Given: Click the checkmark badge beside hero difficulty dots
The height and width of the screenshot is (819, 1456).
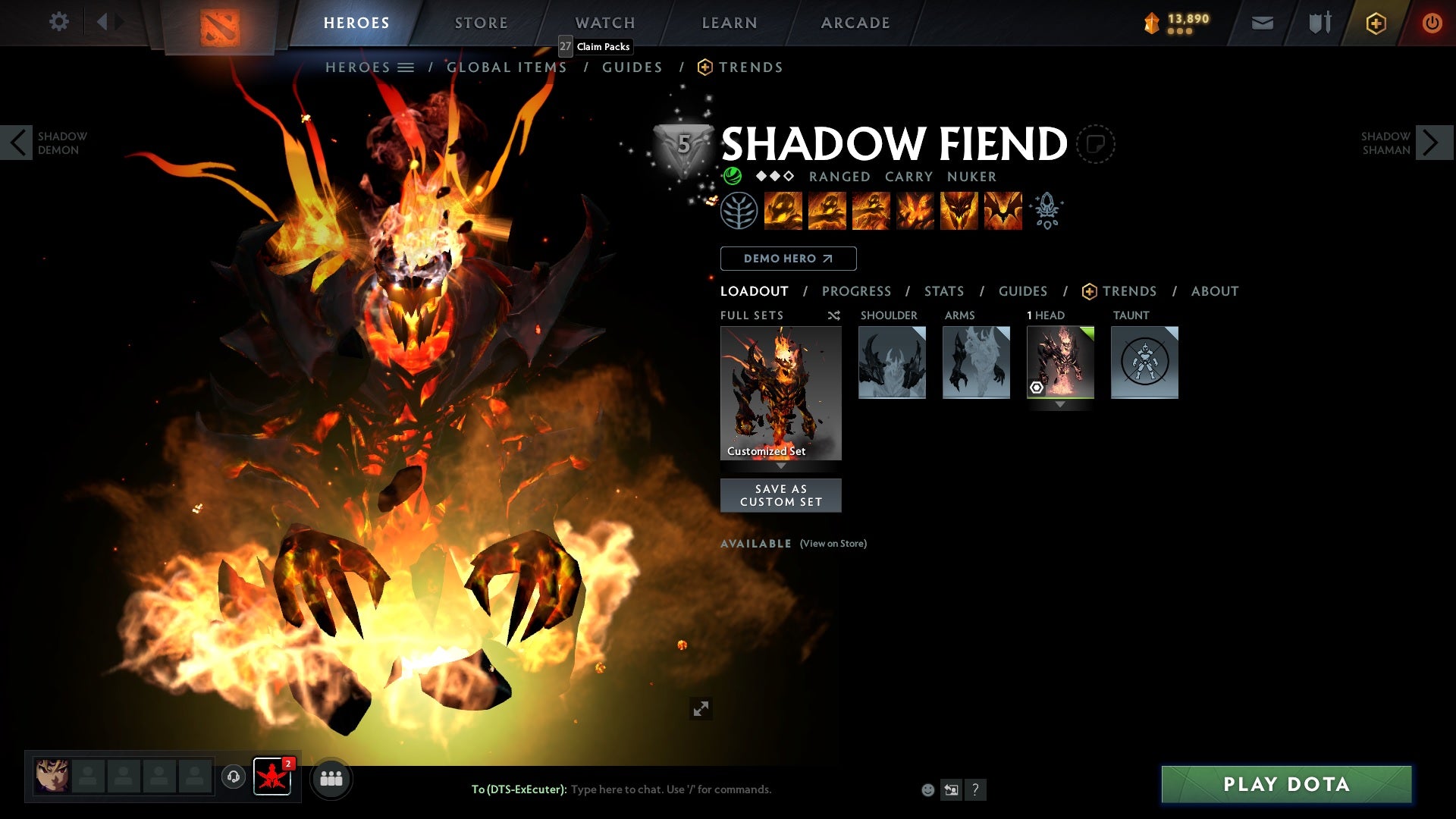Looking at the screenshot, I should [733, 176].
